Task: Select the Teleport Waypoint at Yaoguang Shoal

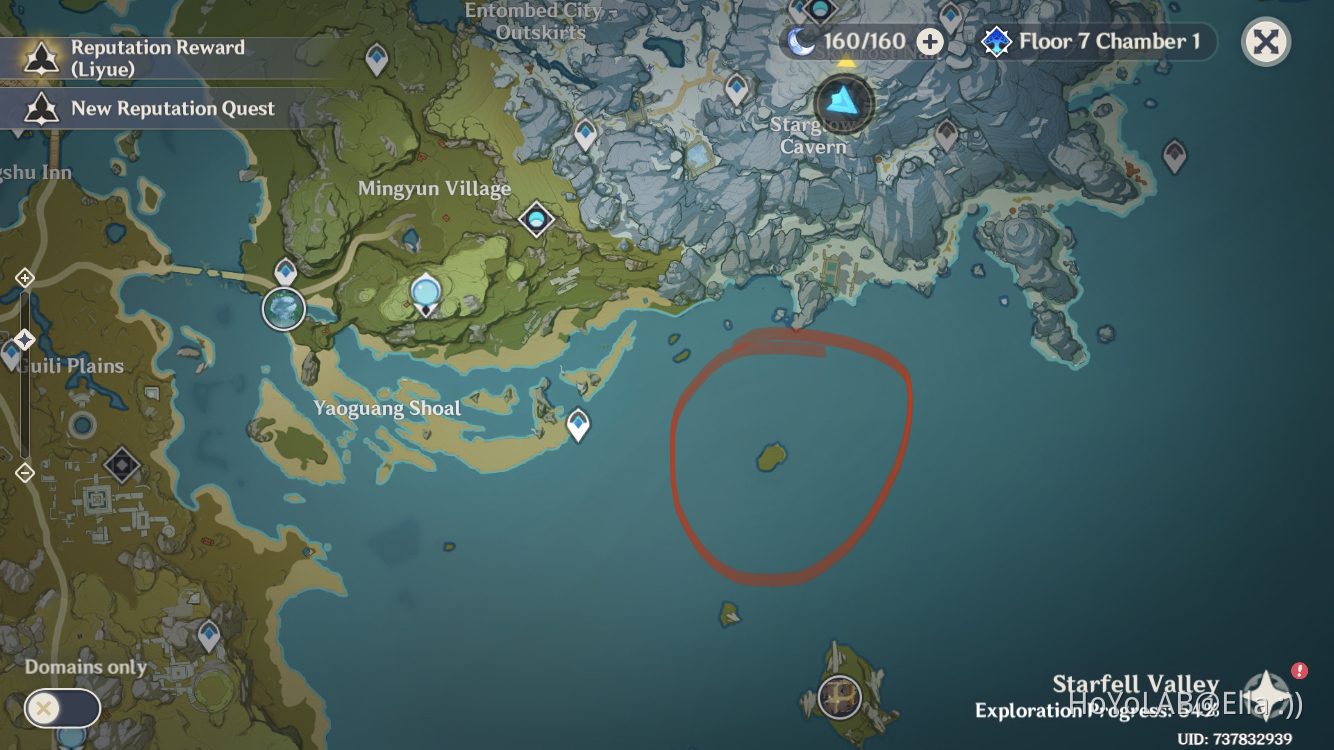Action: click(x=578, y=424)
